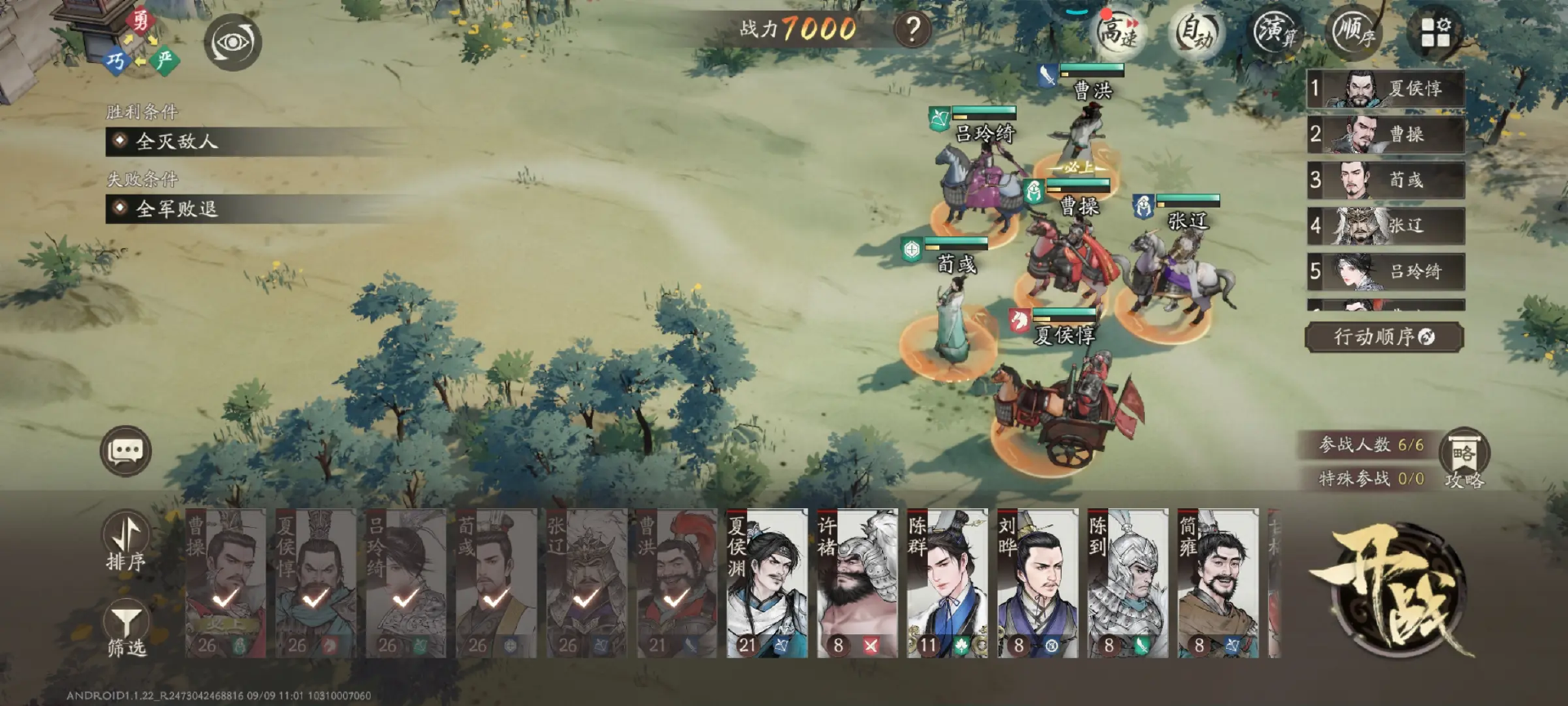Viewport: 1568px width, 706px height.
Task: Deselect the checked 曹操 hero card
Action: pyautogui.click(x=225, y=583)
